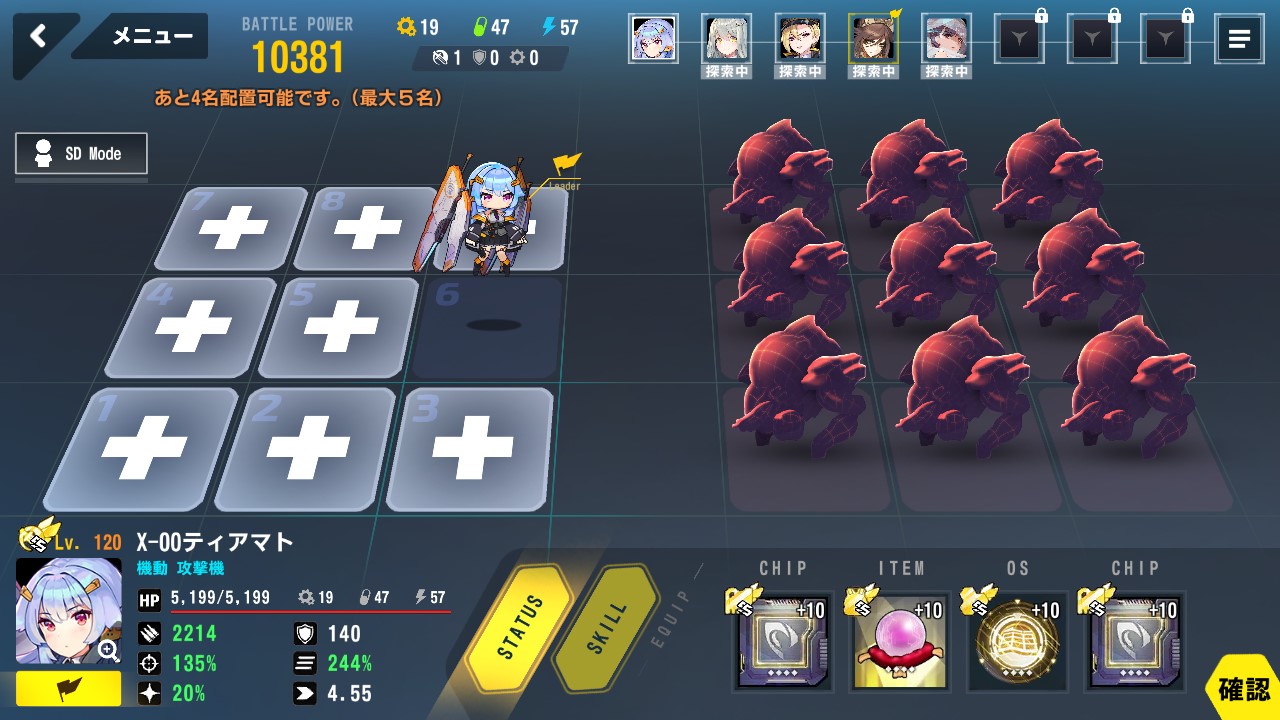Viewport: 1280px width, 720px height.
Task: Switch to the SKILL tab
Action: [605, 628]
